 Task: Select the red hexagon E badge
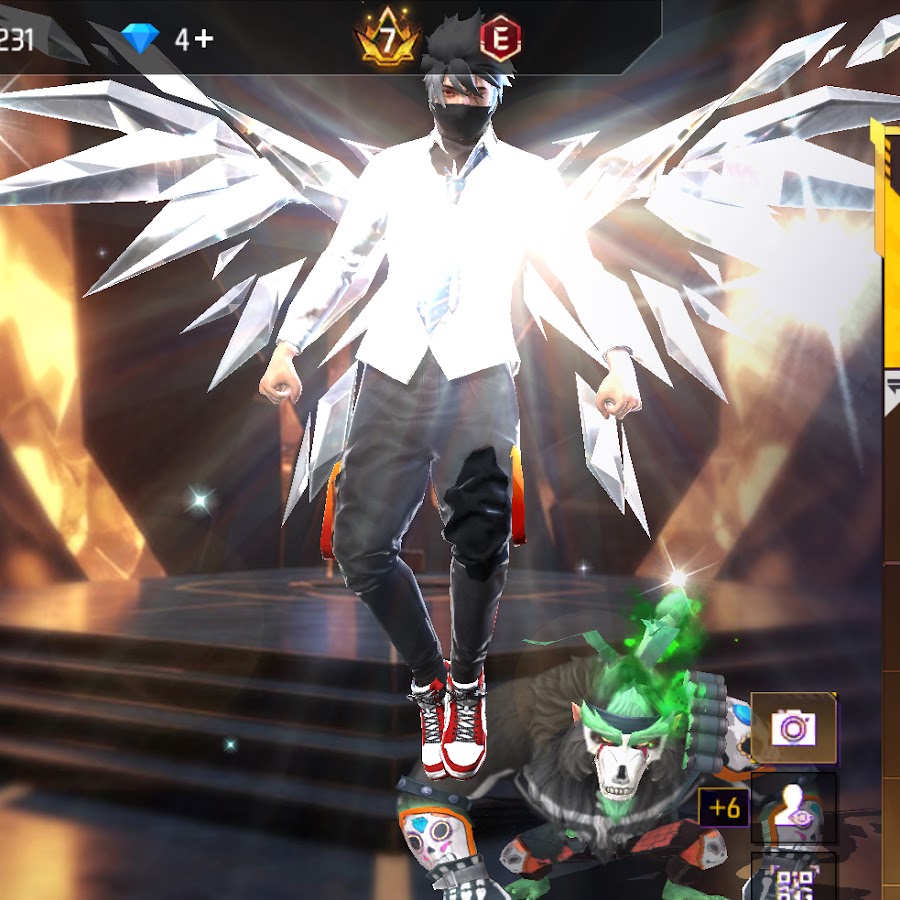pos(500,40)
